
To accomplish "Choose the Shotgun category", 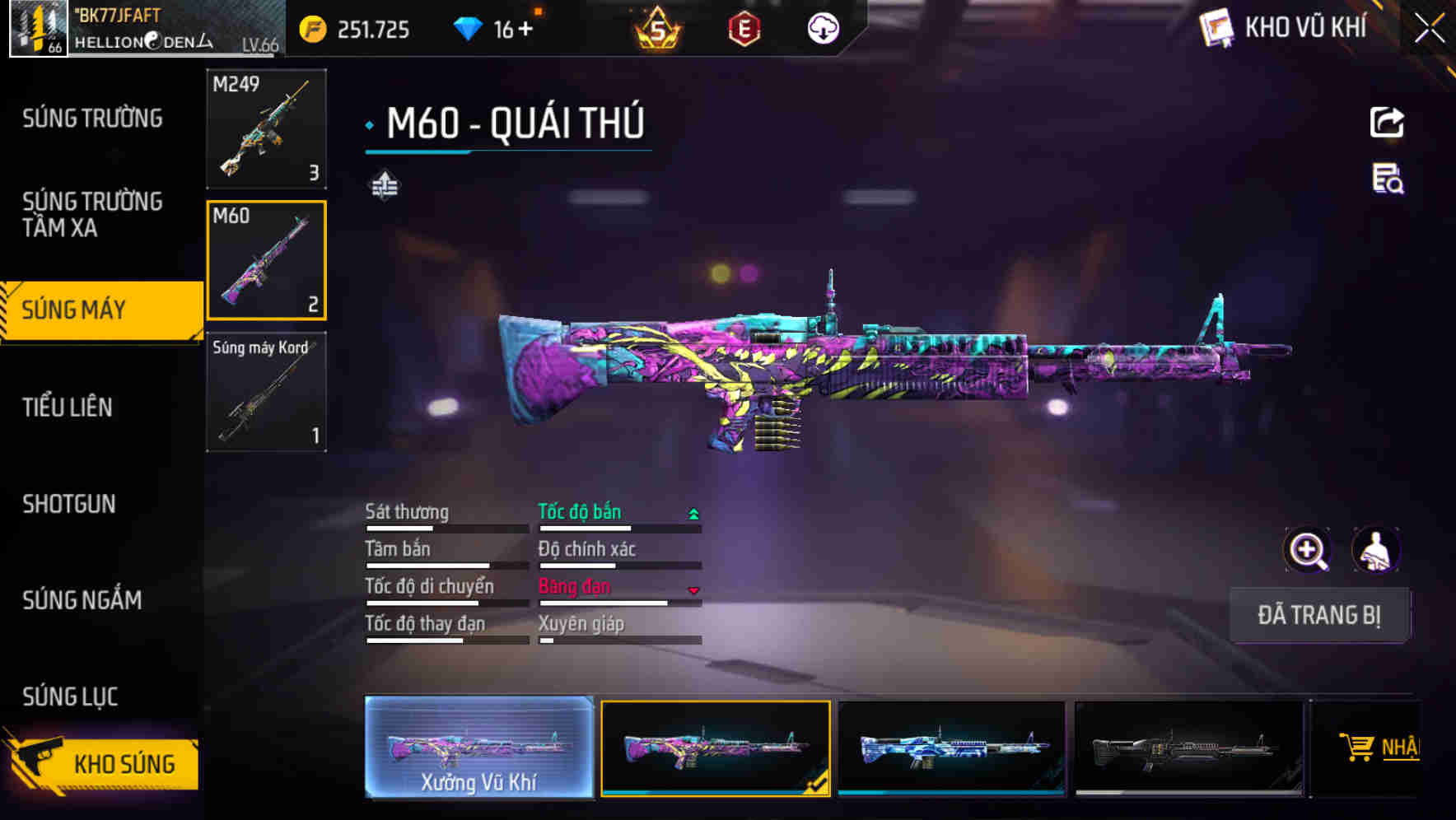I will [69, 504].
